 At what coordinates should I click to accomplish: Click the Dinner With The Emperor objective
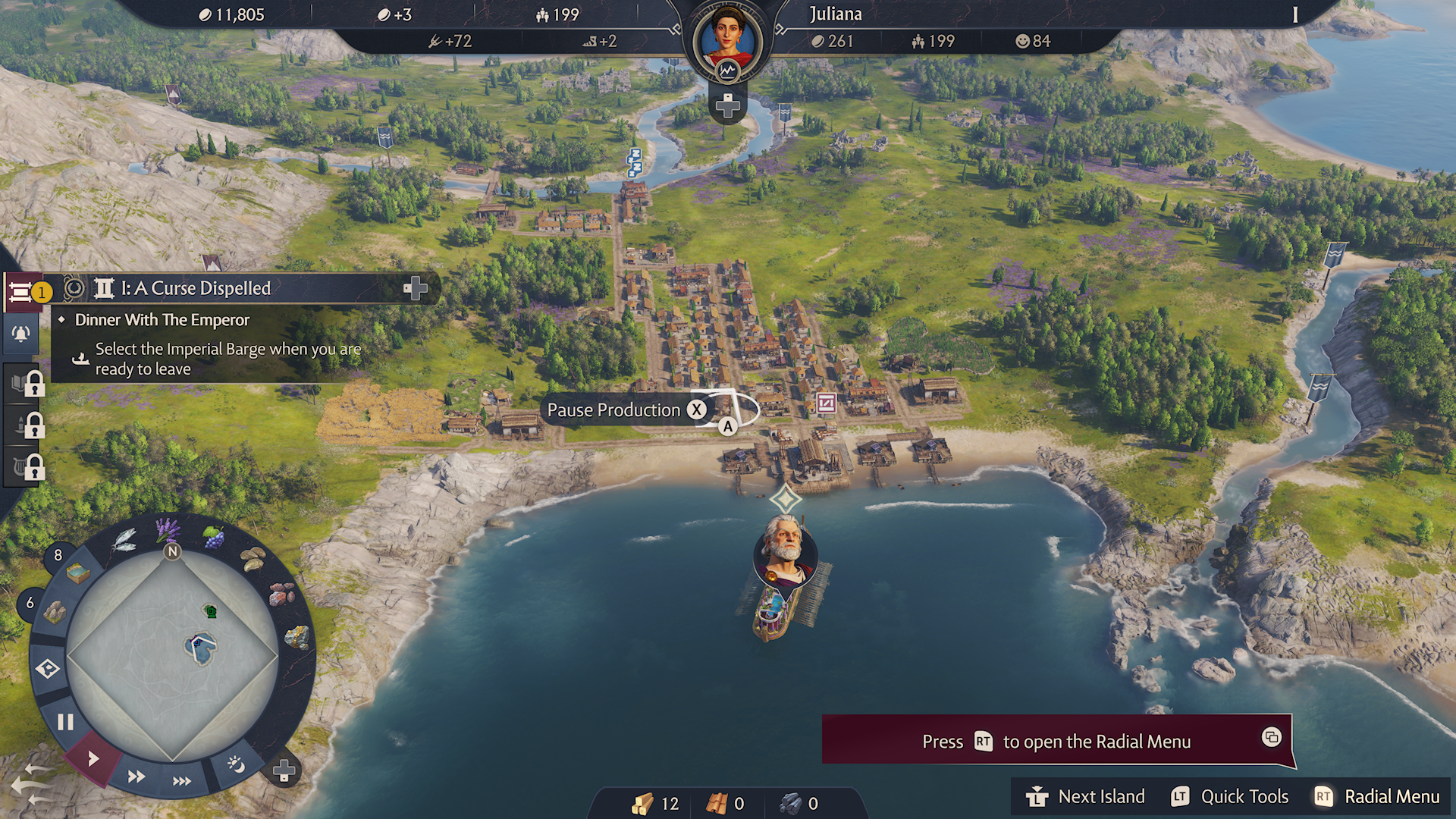coord(162,320)
